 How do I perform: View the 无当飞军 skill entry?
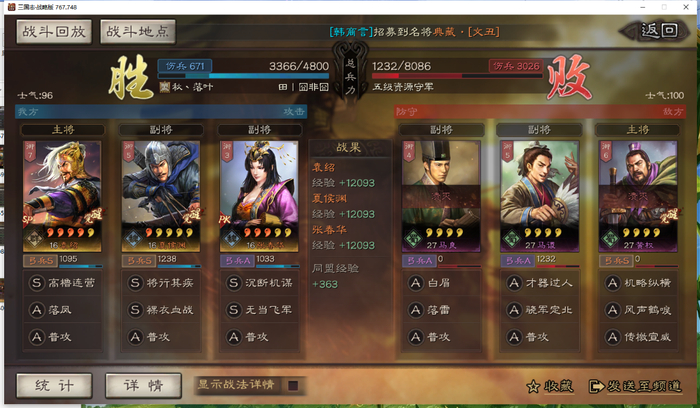[268, 310]
